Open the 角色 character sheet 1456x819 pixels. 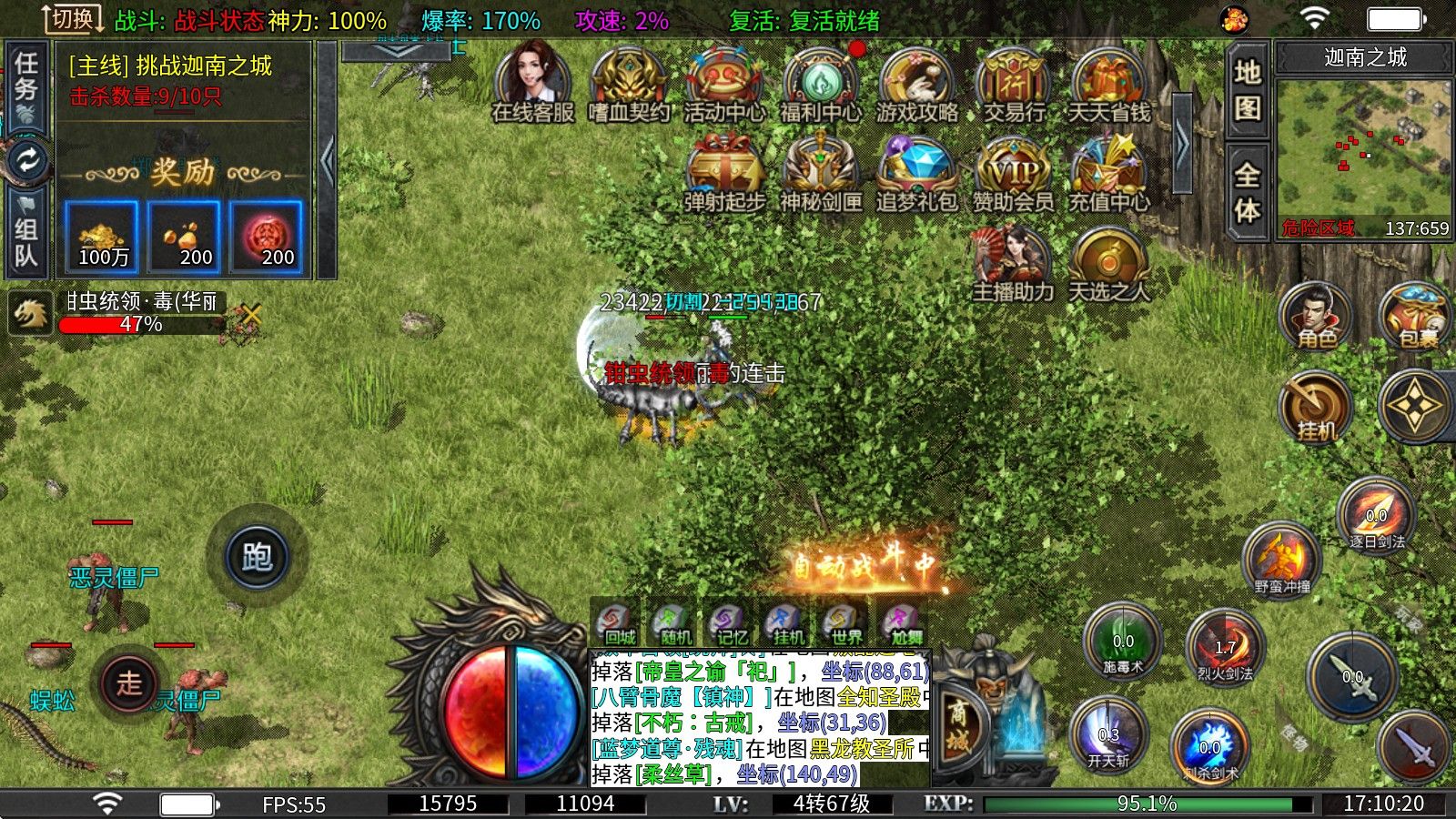point(1316,315)
